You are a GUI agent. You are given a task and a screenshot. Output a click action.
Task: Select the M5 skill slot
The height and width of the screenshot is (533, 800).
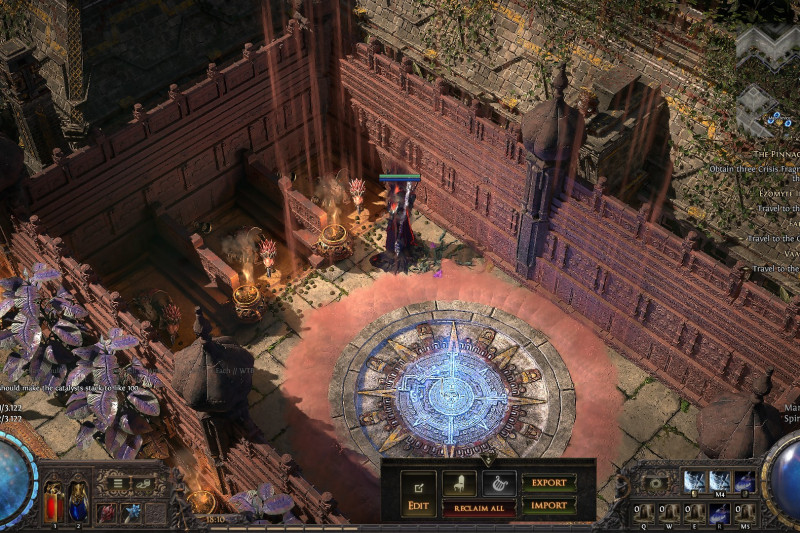click(x=744, y=514)
